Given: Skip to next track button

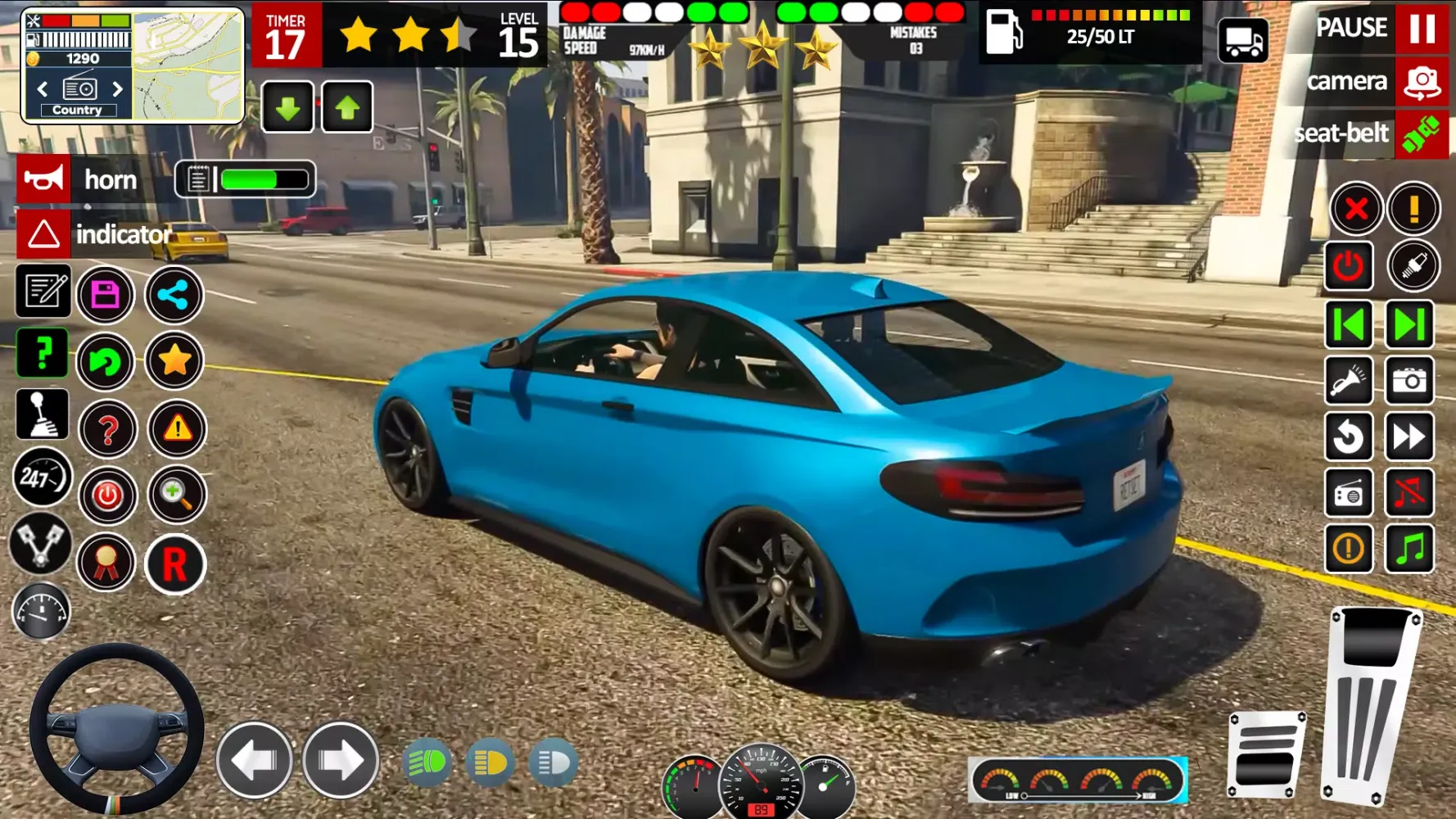Looking at the screenshot, I should [1409, 324].
